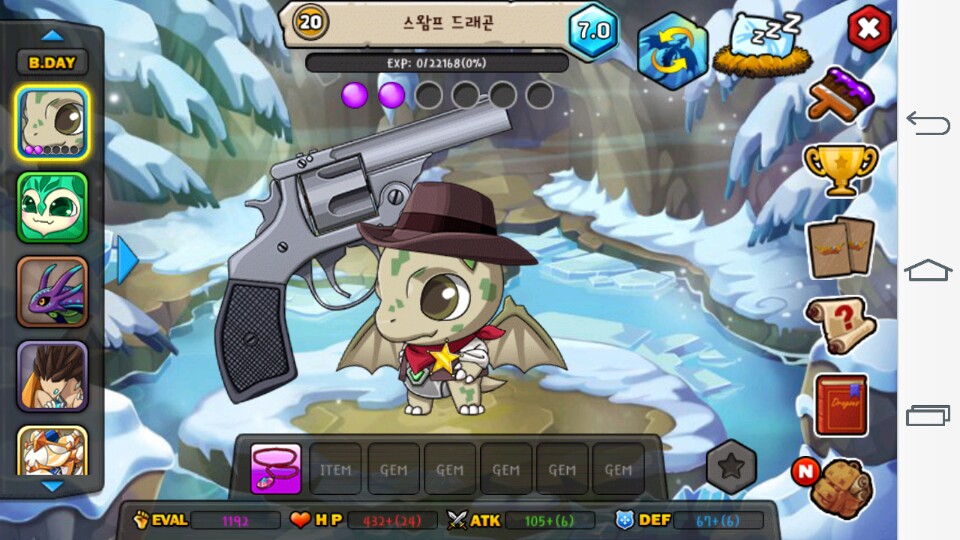Image resolution: width=960 pixels, height=540 pixels.
Task: Put the dragon to sleep in the nest
Action: pos(758,47)
